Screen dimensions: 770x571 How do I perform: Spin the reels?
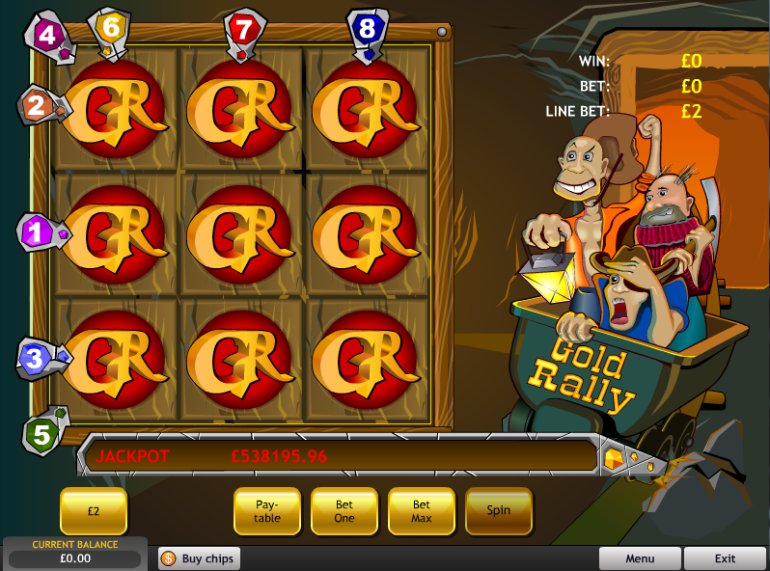pos(498,510)
